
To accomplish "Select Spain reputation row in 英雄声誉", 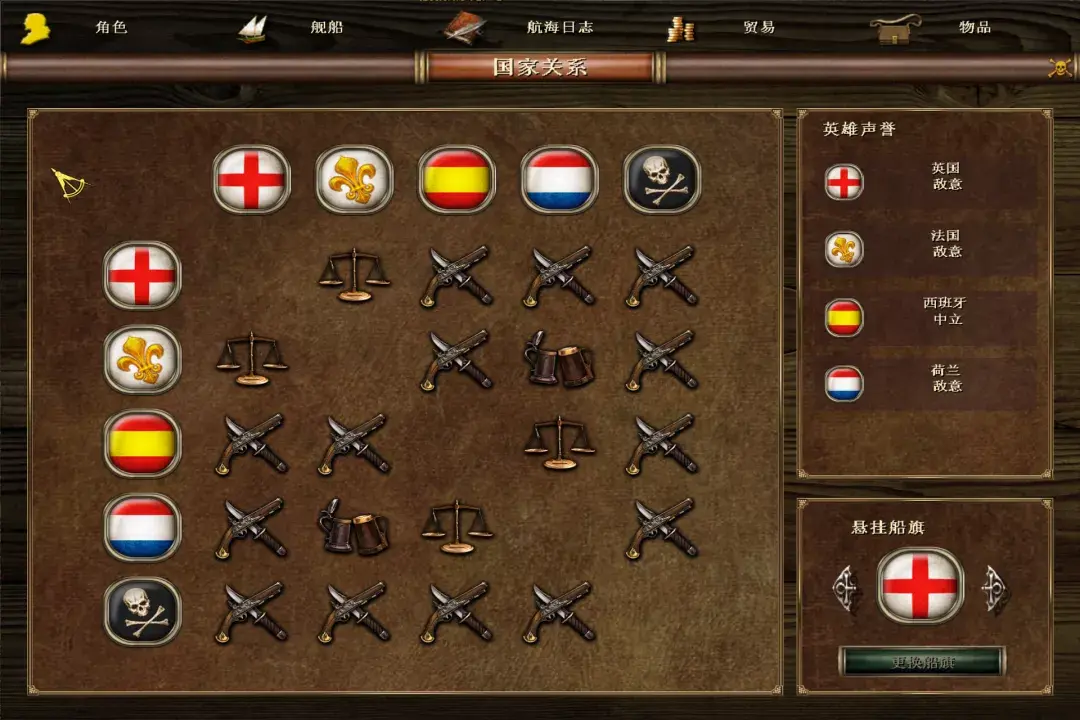I will coord(924,316).
